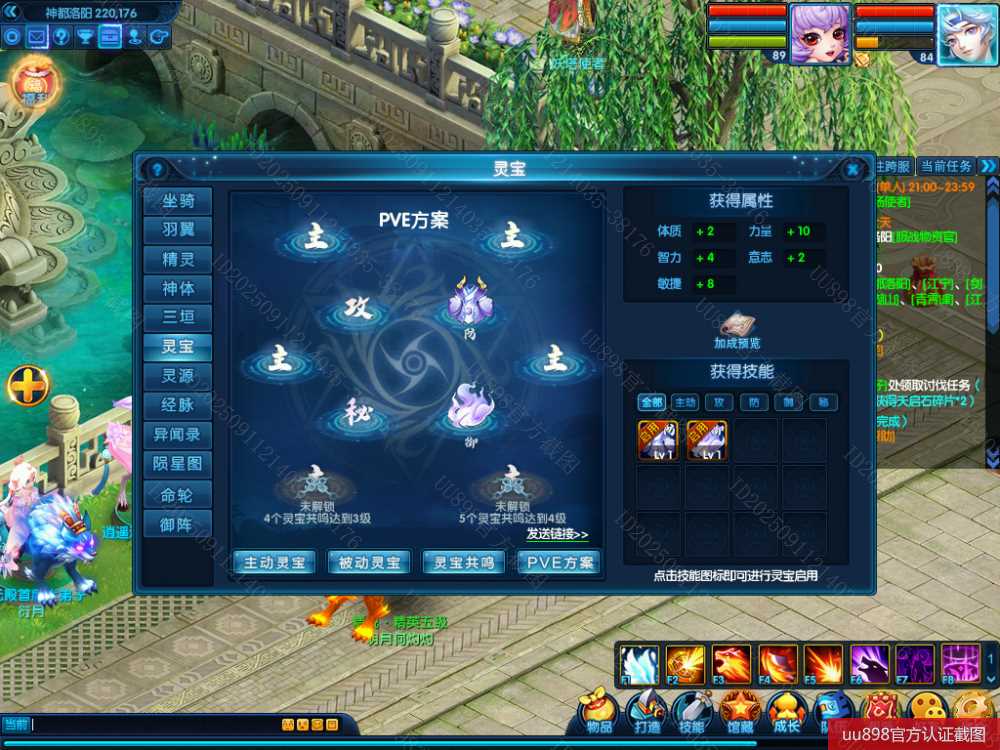Image resolution: width=1000 pixels, height=750 pixels.
Task: Open the 加成预览 scroll icon
Action: pos(738,326)
